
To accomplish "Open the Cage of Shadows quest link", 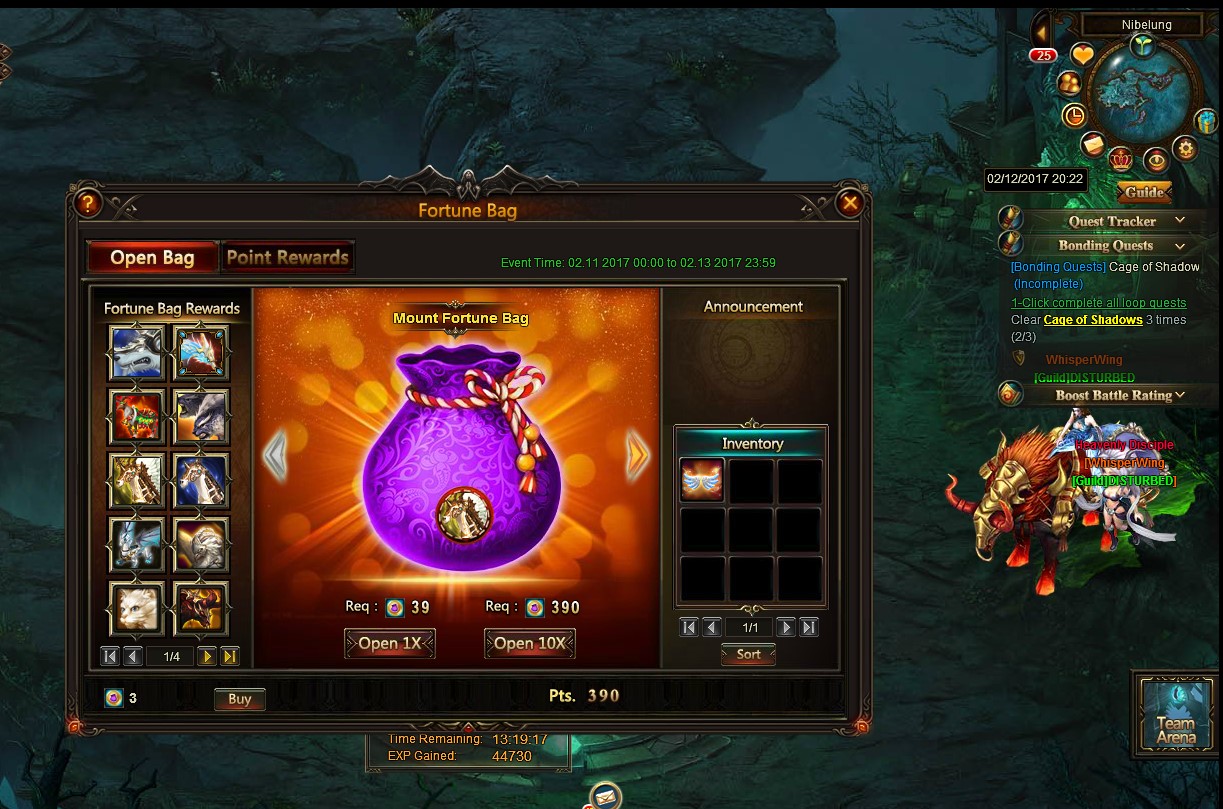I will pos(1093,320).
